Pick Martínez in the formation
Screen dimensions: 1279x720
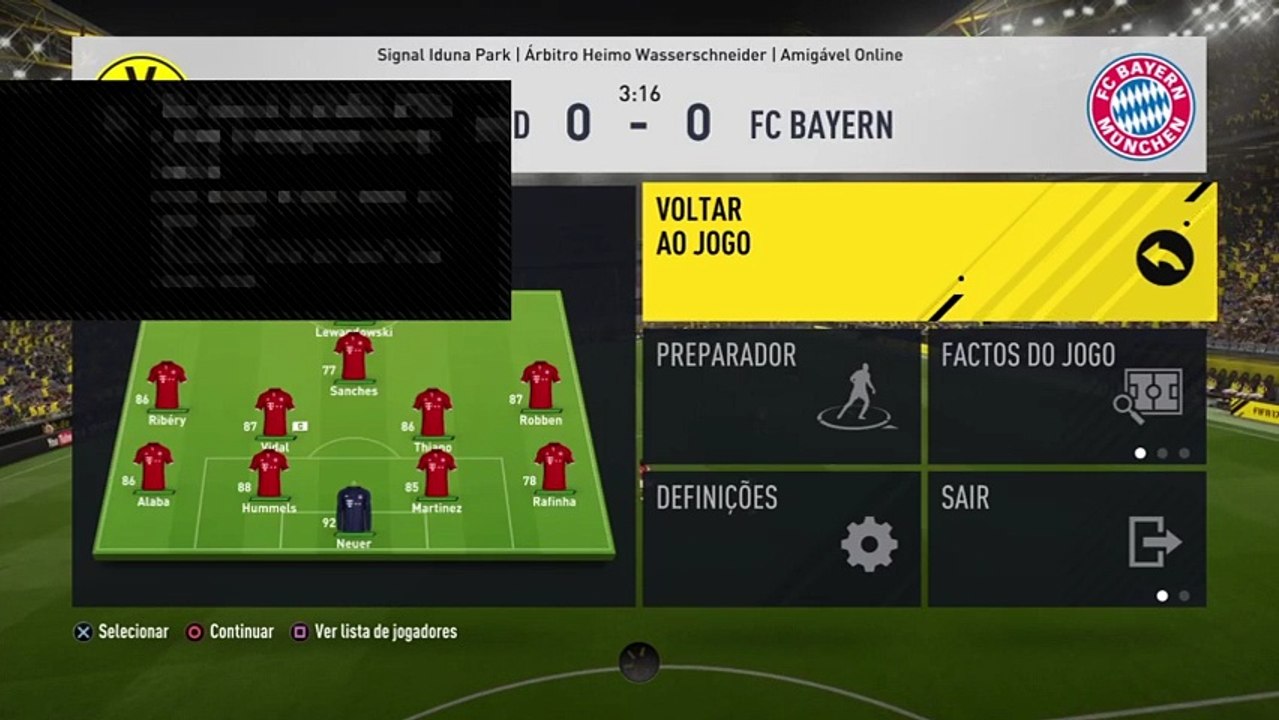pos(436,474)
